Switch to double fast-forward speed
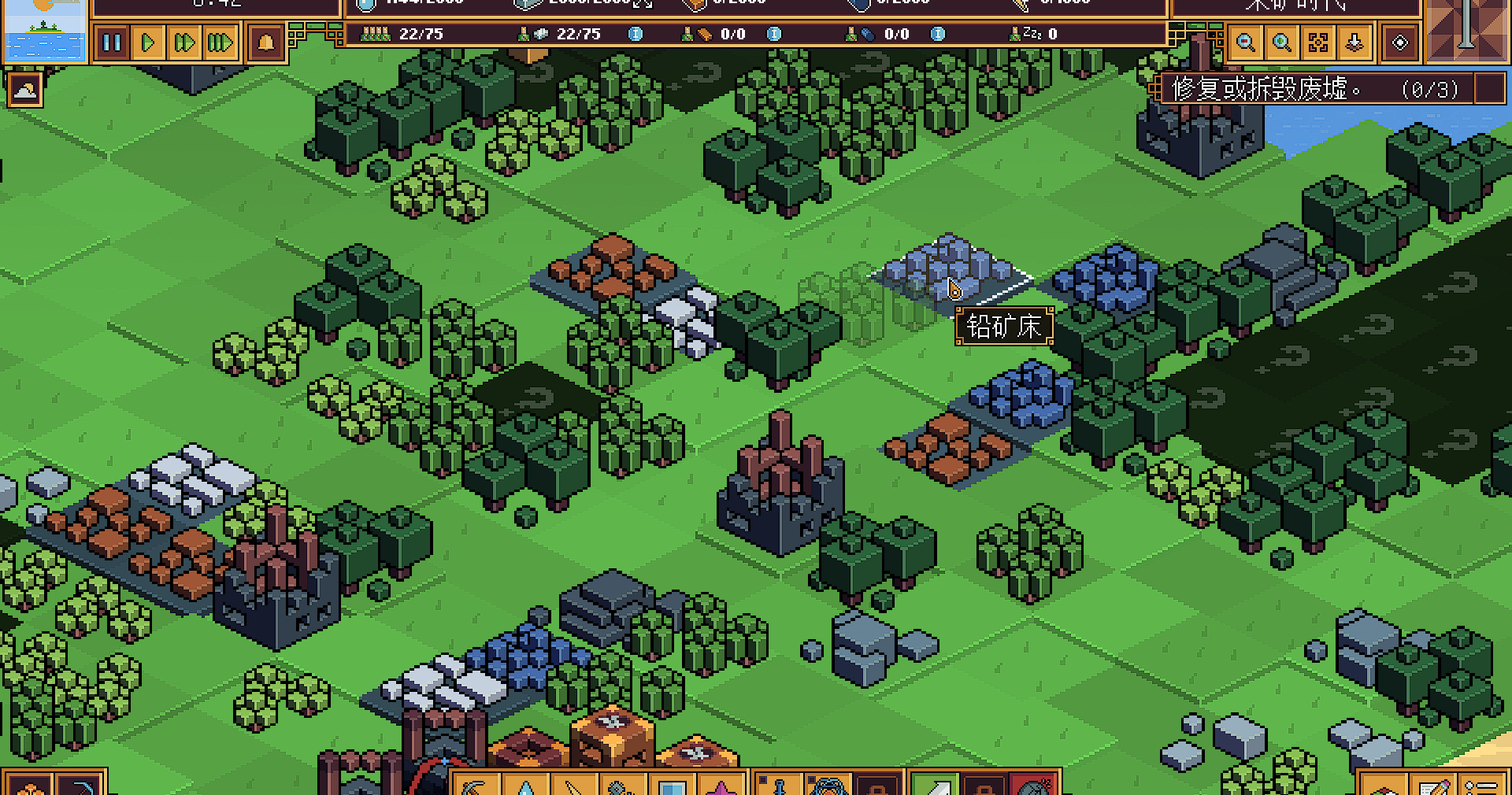This screenshot has width=1512, height=795. point(184,42)
